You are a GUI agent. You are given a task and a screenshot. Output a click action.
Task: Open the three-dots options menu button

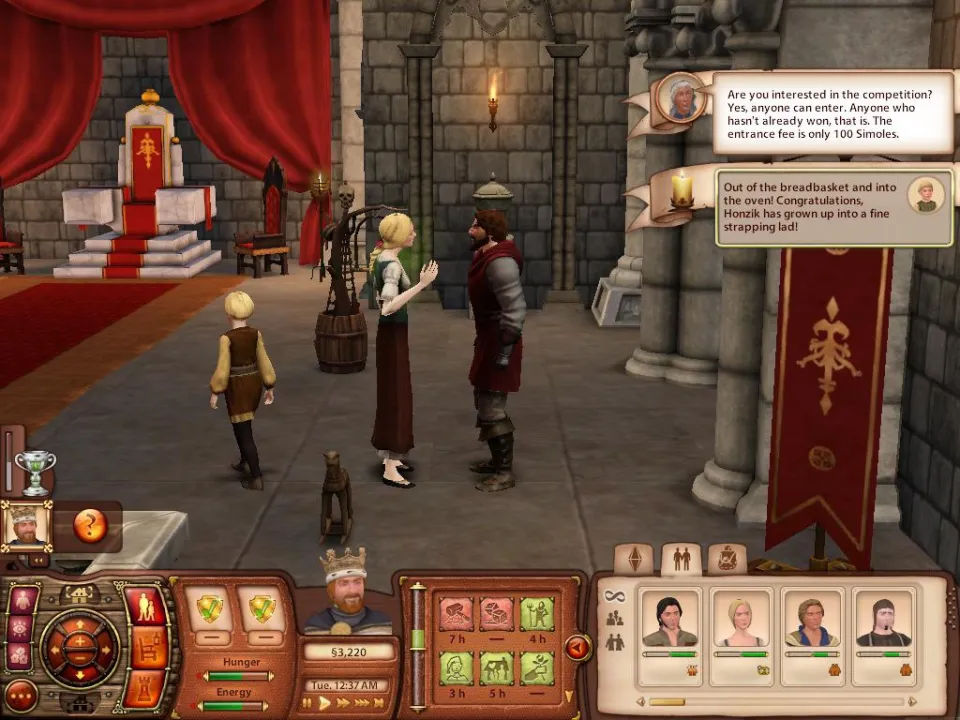coord(21,695)
